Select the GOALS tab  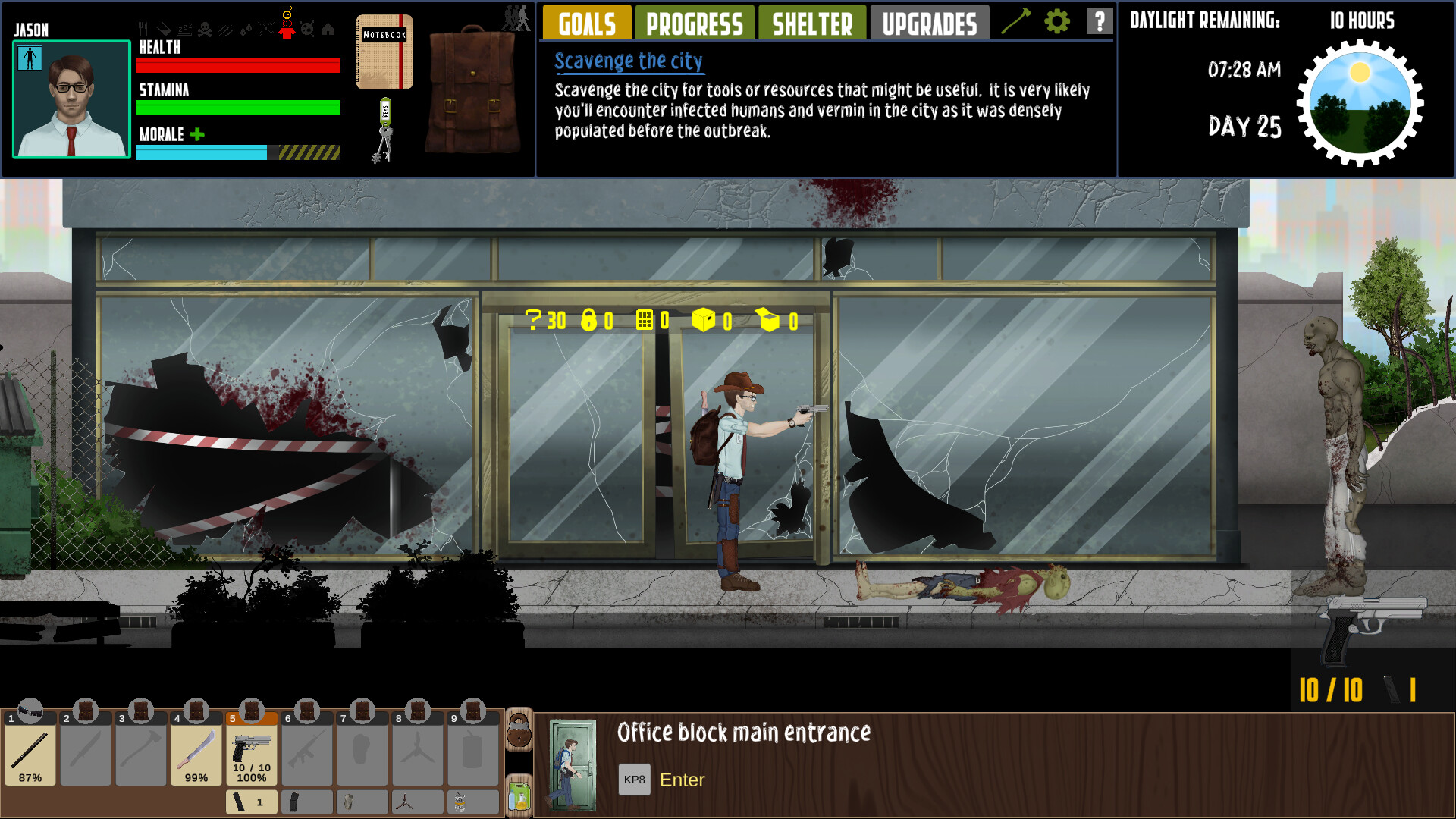(586, 23)
